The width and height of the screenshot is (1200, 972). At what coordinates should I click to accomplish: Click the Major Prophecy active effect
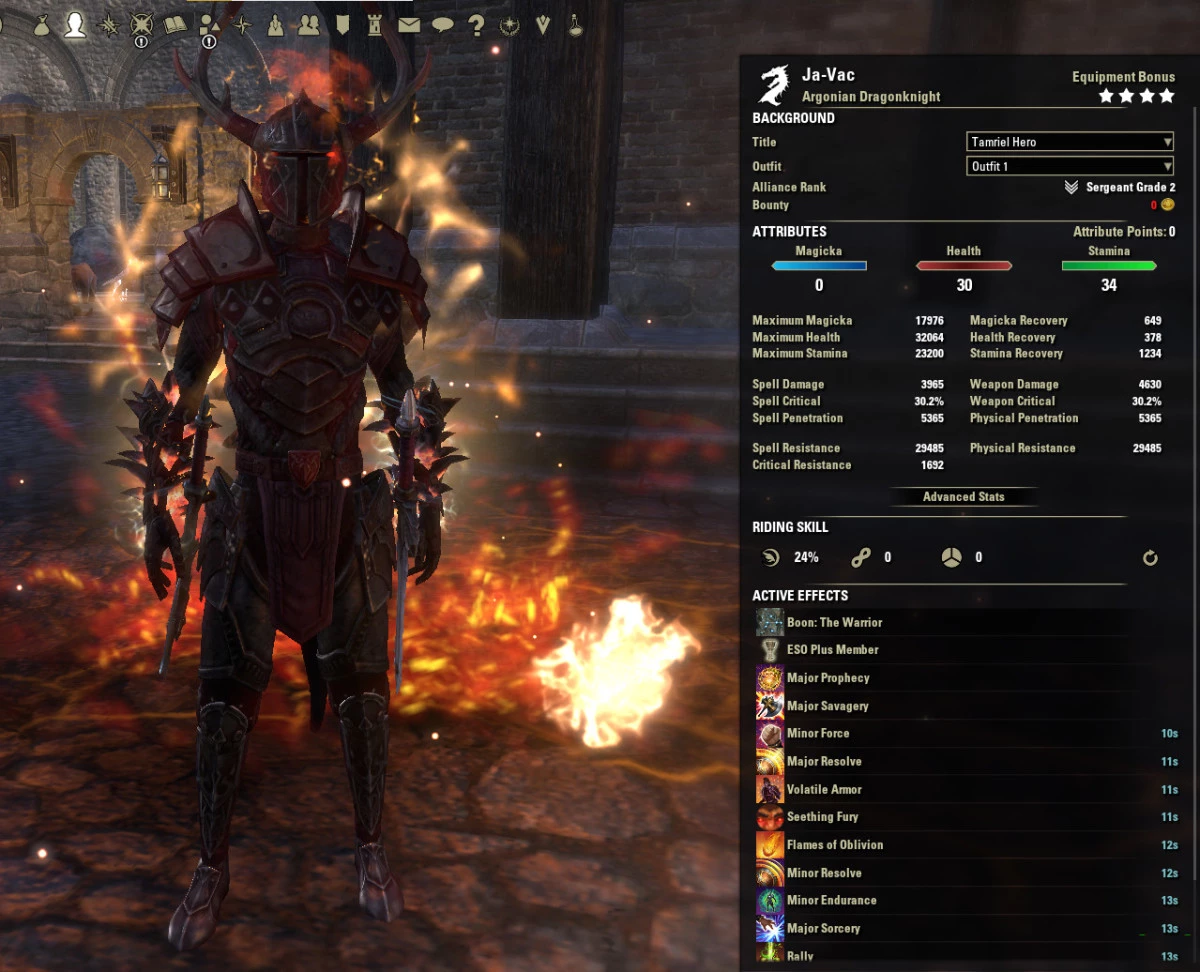click(828, 678)
